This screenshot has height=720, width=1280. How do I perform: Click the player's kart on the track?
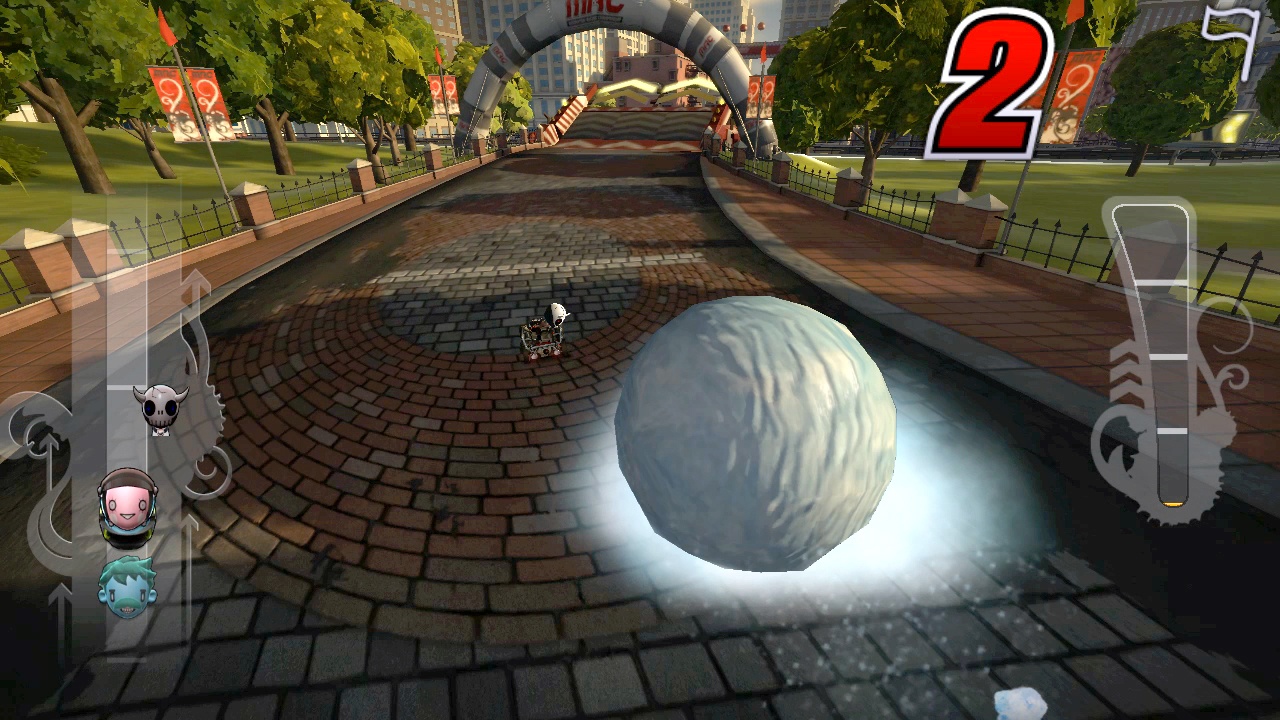click(x=545, y=335)
